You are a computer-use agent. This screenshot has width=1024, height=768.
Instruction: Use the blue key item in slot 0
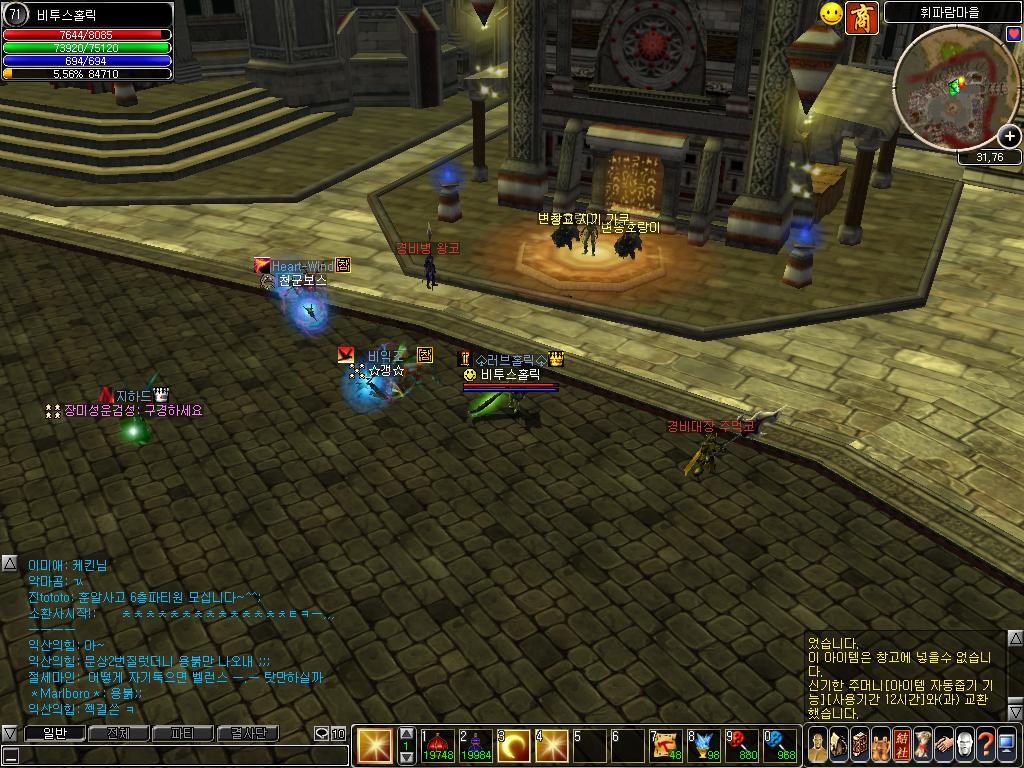point(781,745)
